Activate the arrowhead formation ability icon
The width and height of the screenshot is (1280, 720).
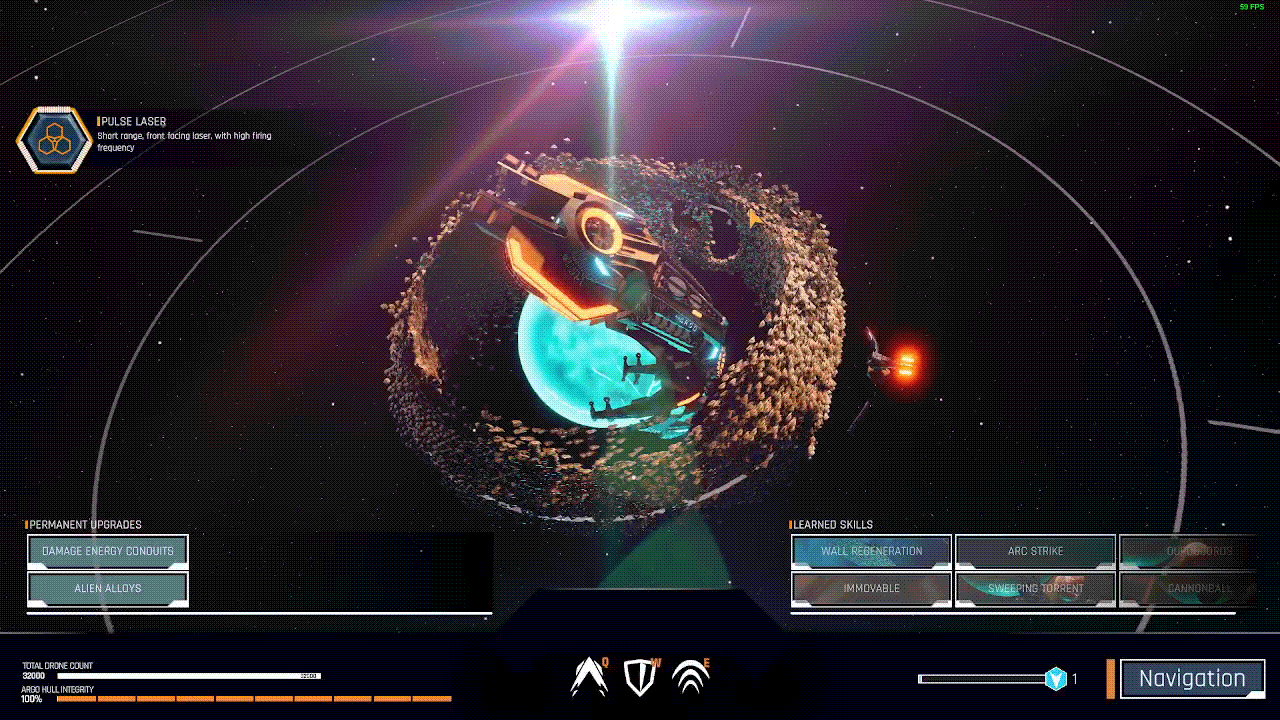tap(589, 678)
